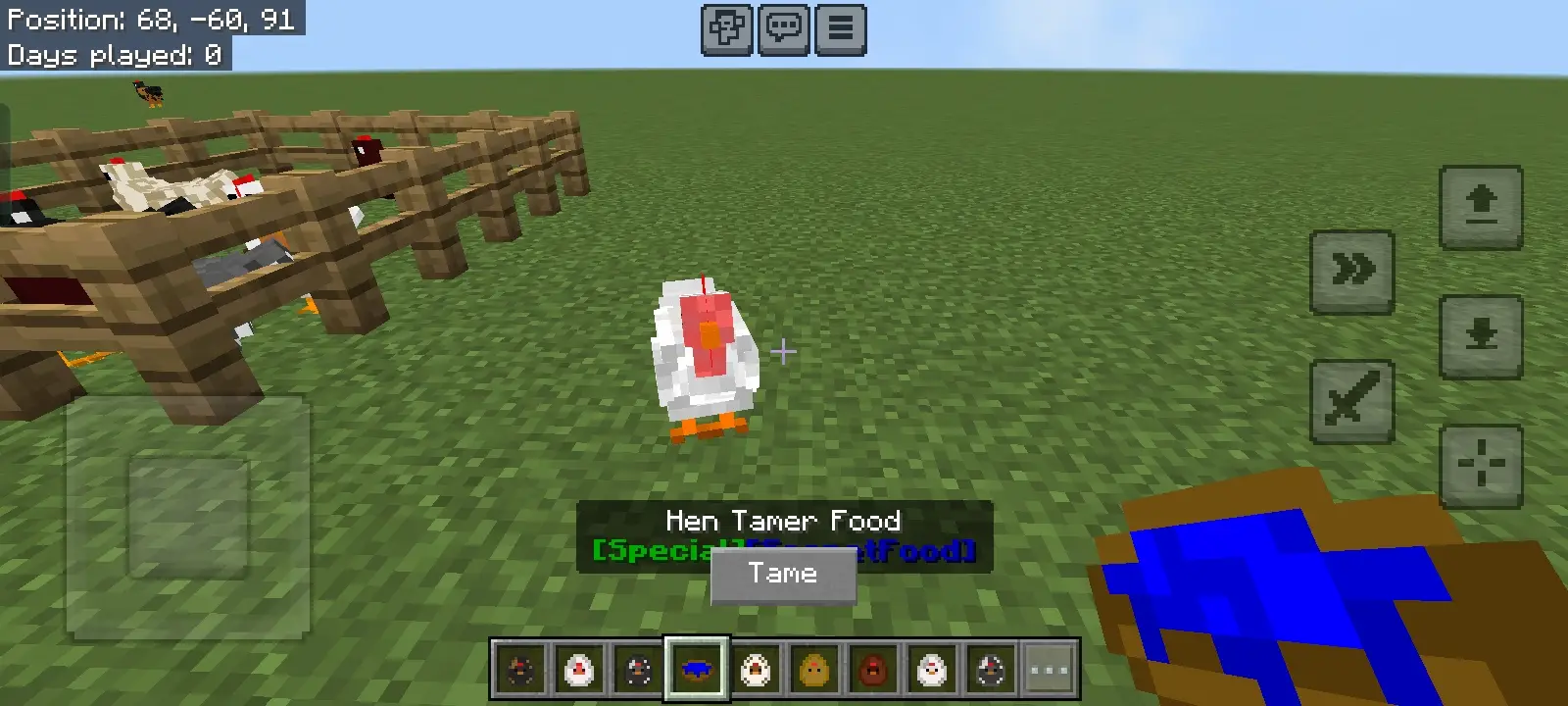The width and height of the screenshot is (1568, 706).
Task: Activate the sprint double-arrow button
Action: [1352, 272]
